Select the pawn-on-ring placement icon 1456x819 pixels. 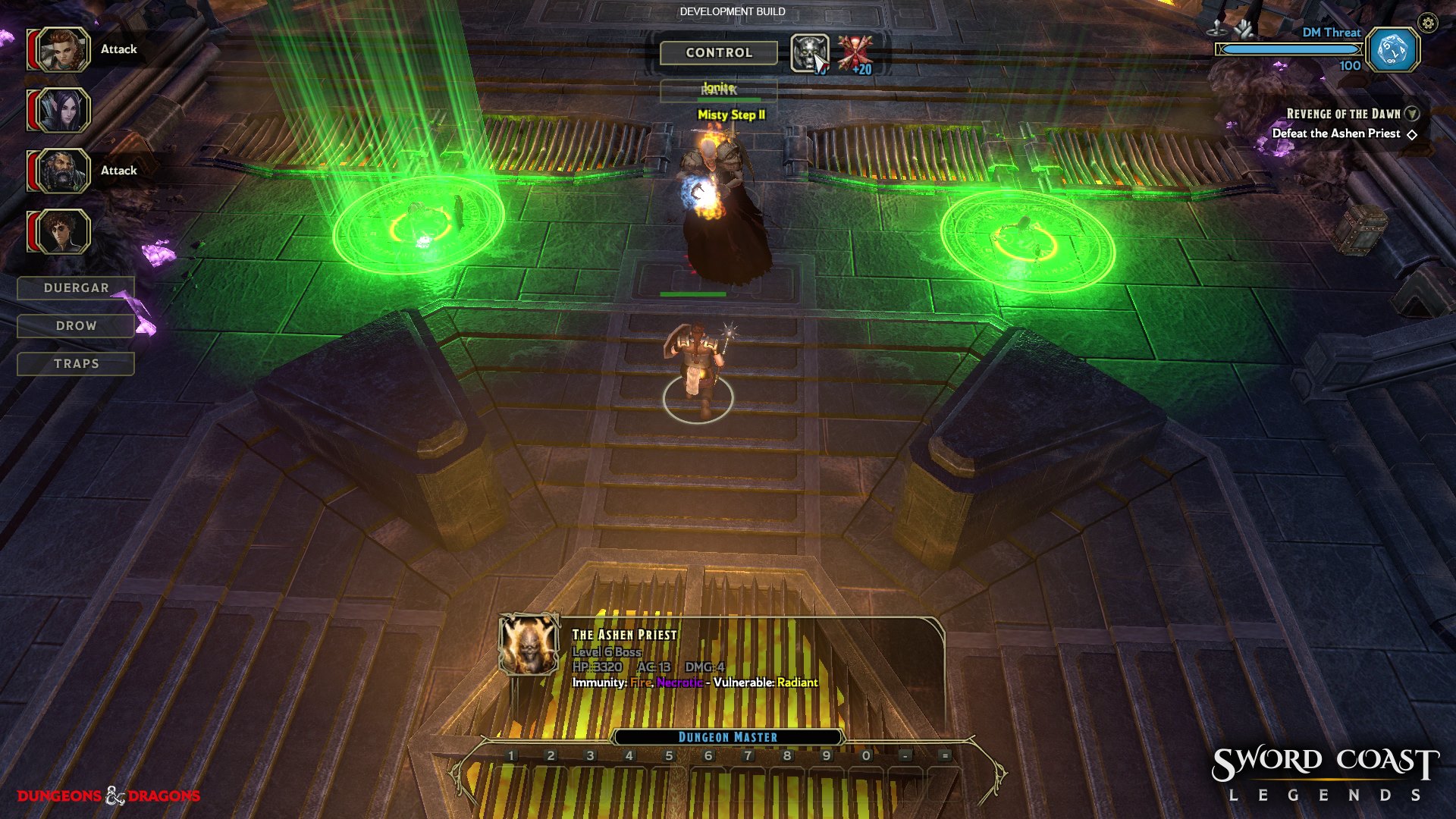click(1217, 30)
